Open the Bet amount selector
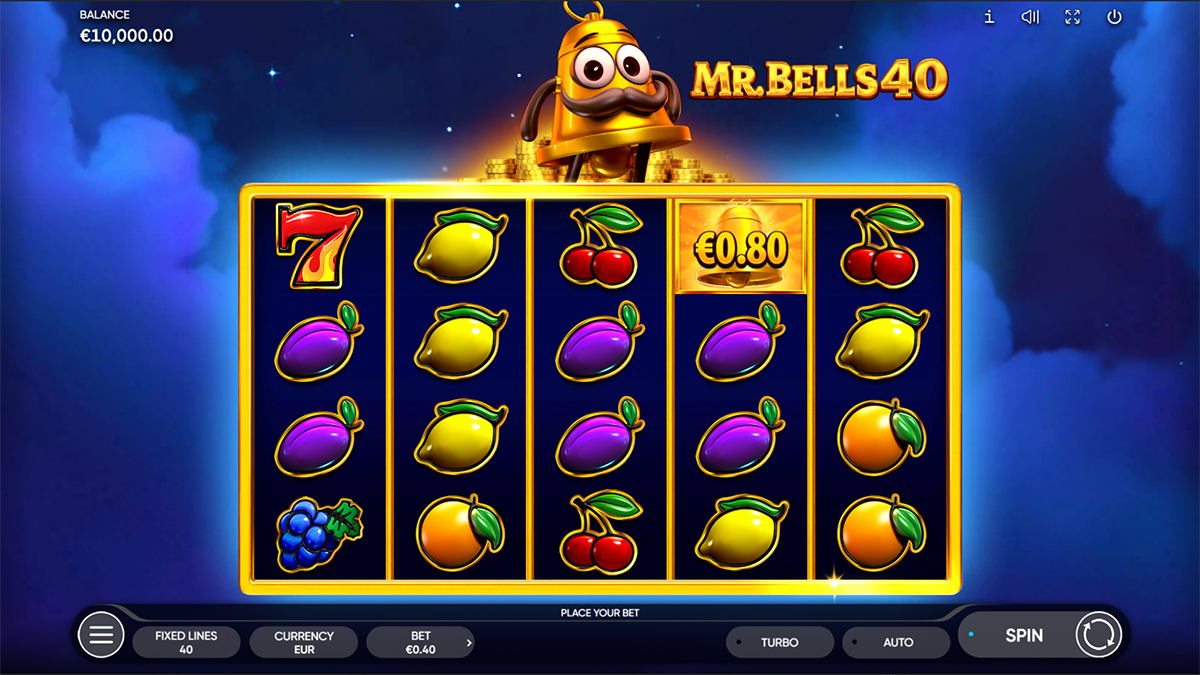Screen dimensions: 1200x675 click(421, 642)
